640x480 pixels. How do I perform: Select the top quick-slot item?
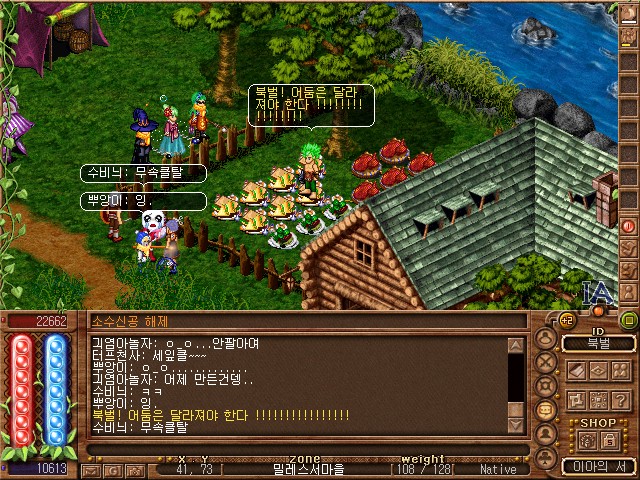pyautogui.click(x=629, y=12)
